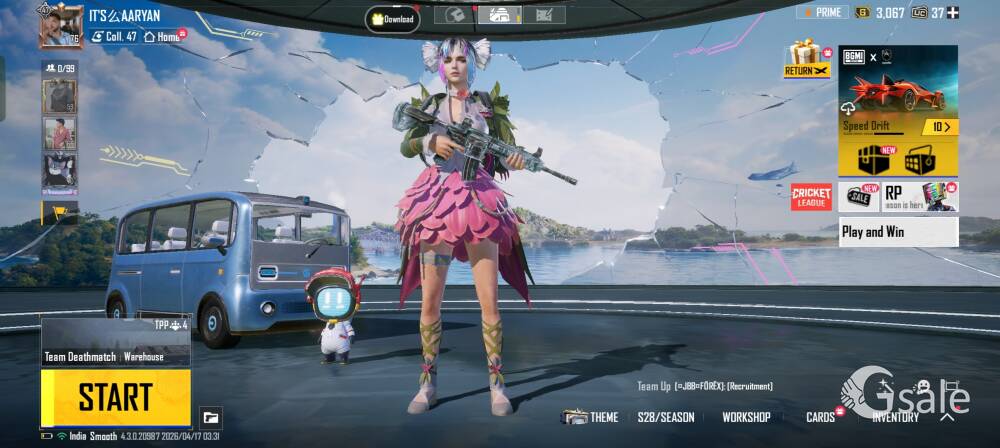The height and width of the screenshot is (448, 1000).
Task: Open the friends list showing 0/99
Action: [x=59, y=68]
